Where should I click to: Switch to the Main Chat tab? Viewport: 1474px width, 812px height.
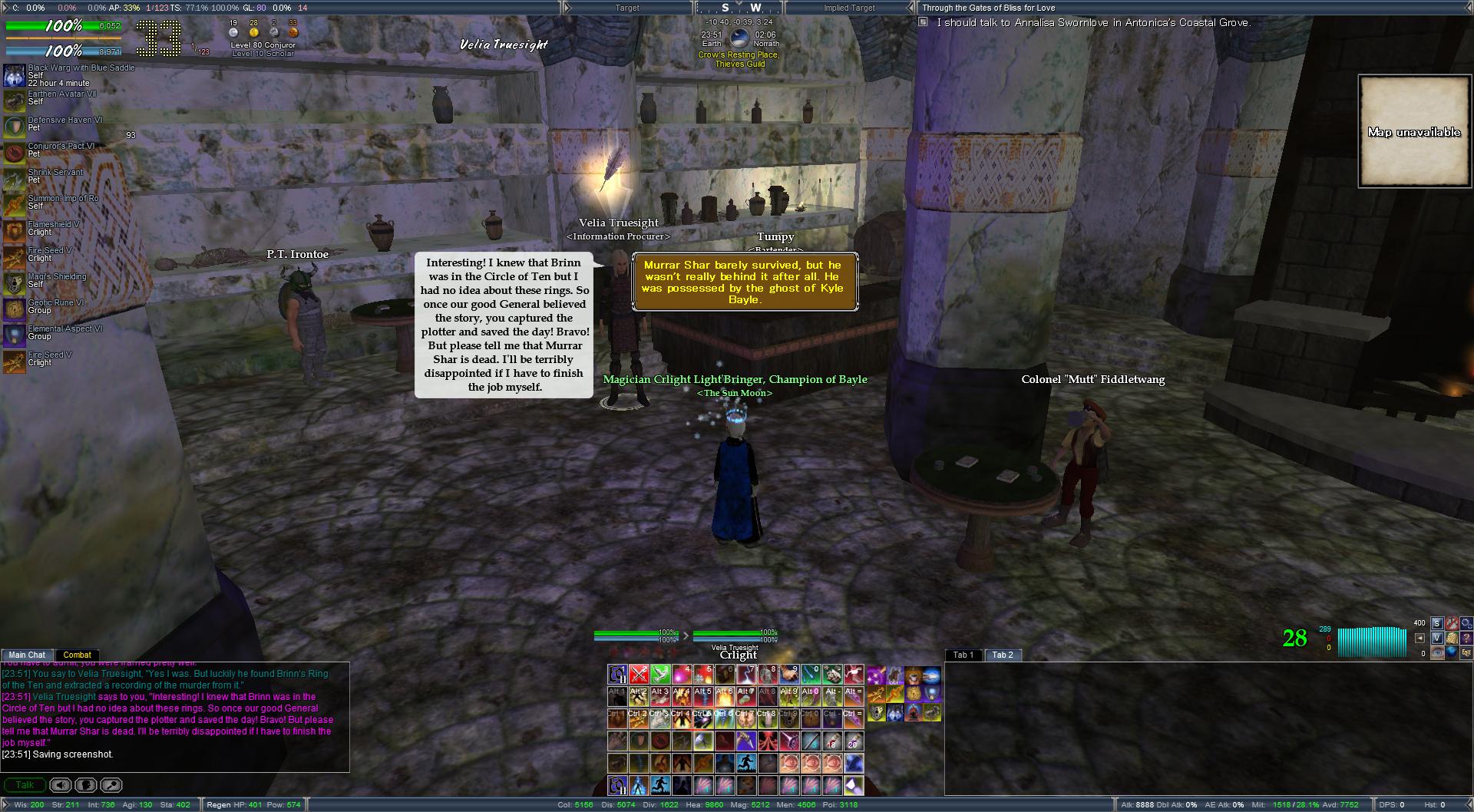[x=27, y=655]
